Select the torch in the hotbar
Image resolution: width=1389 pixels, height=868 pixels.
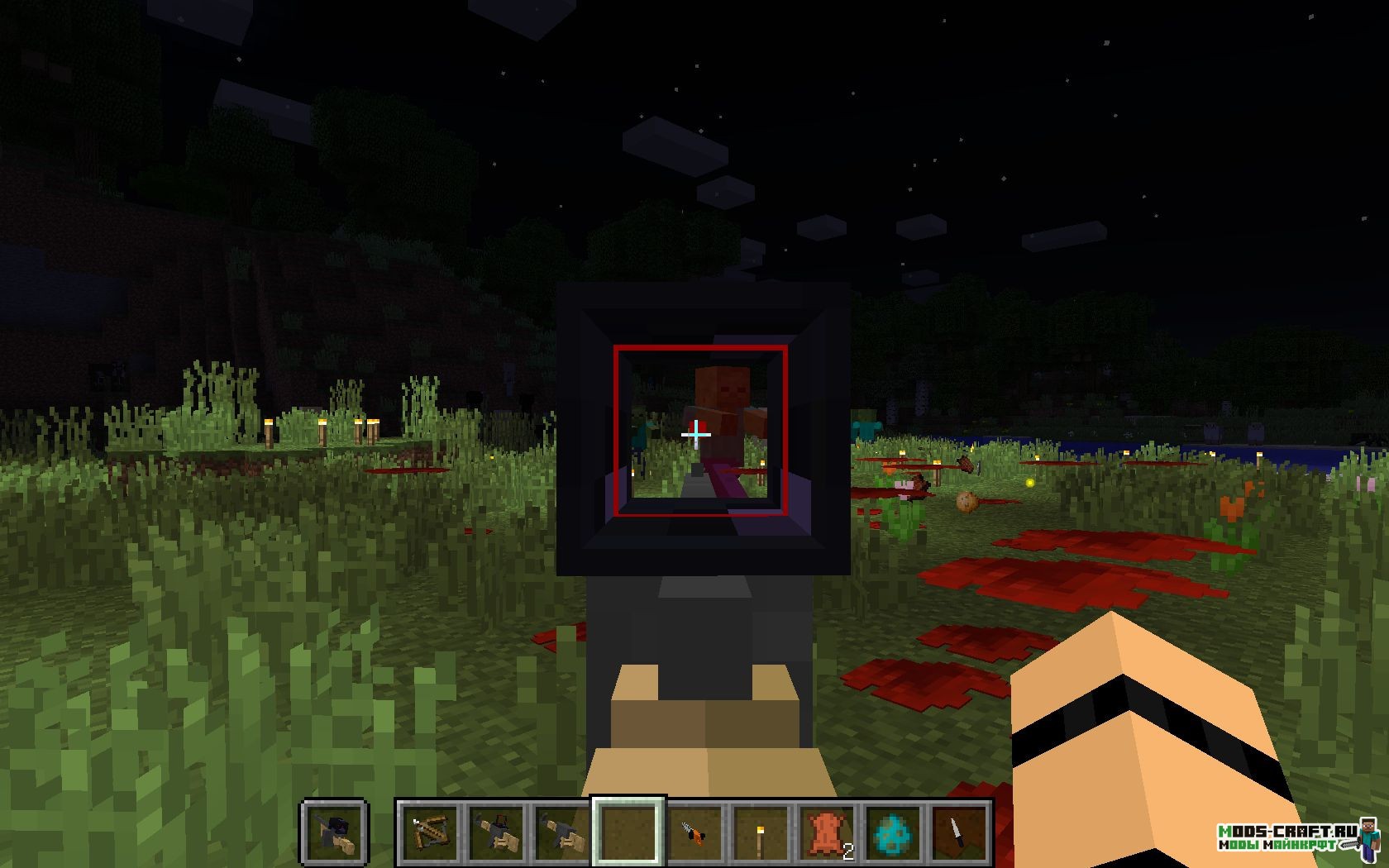[761, 831]
